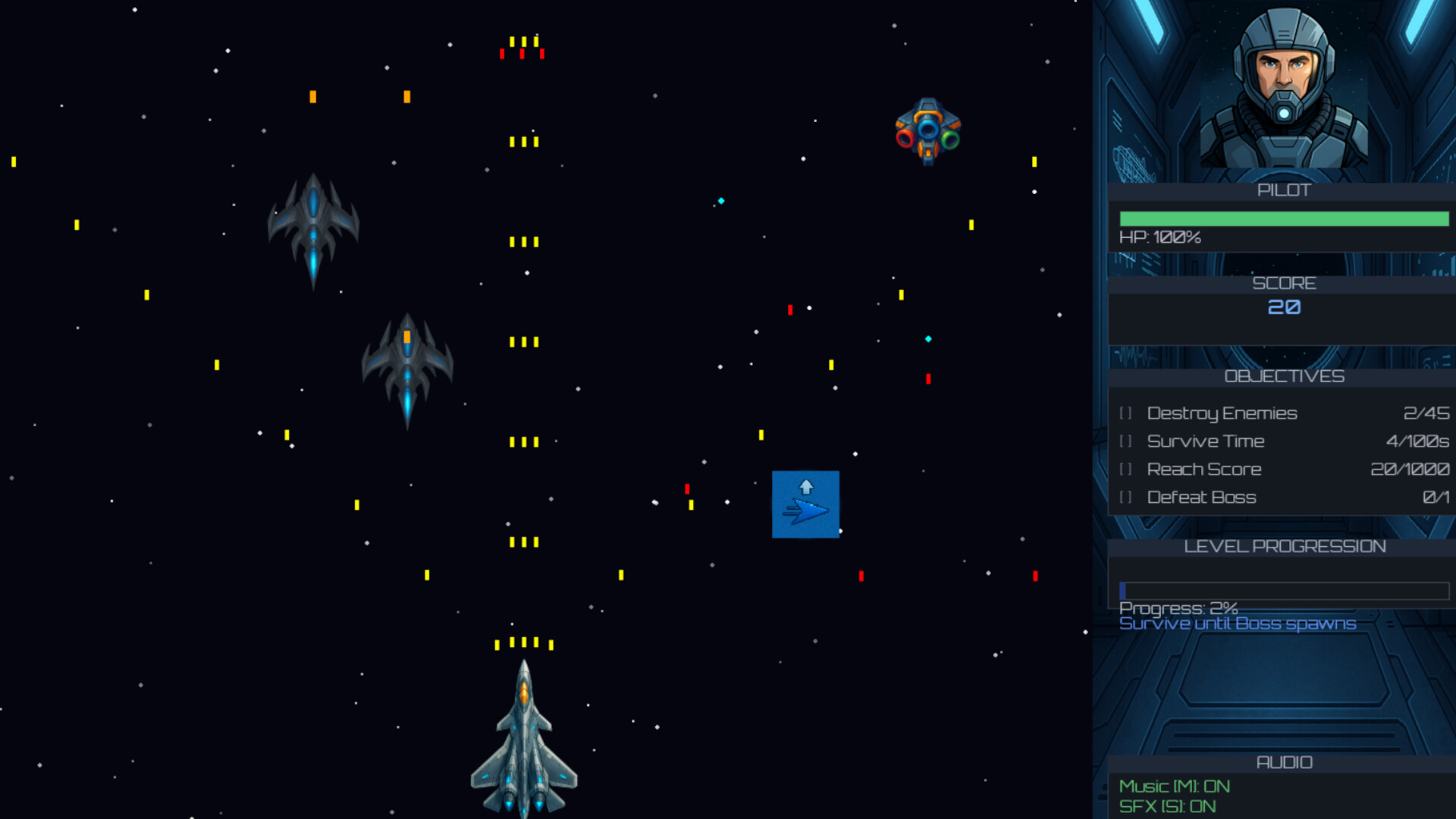Screen dimensions: 1456x819
Task: Click the Reach Score objective entry
Action: coord(1204,469)
